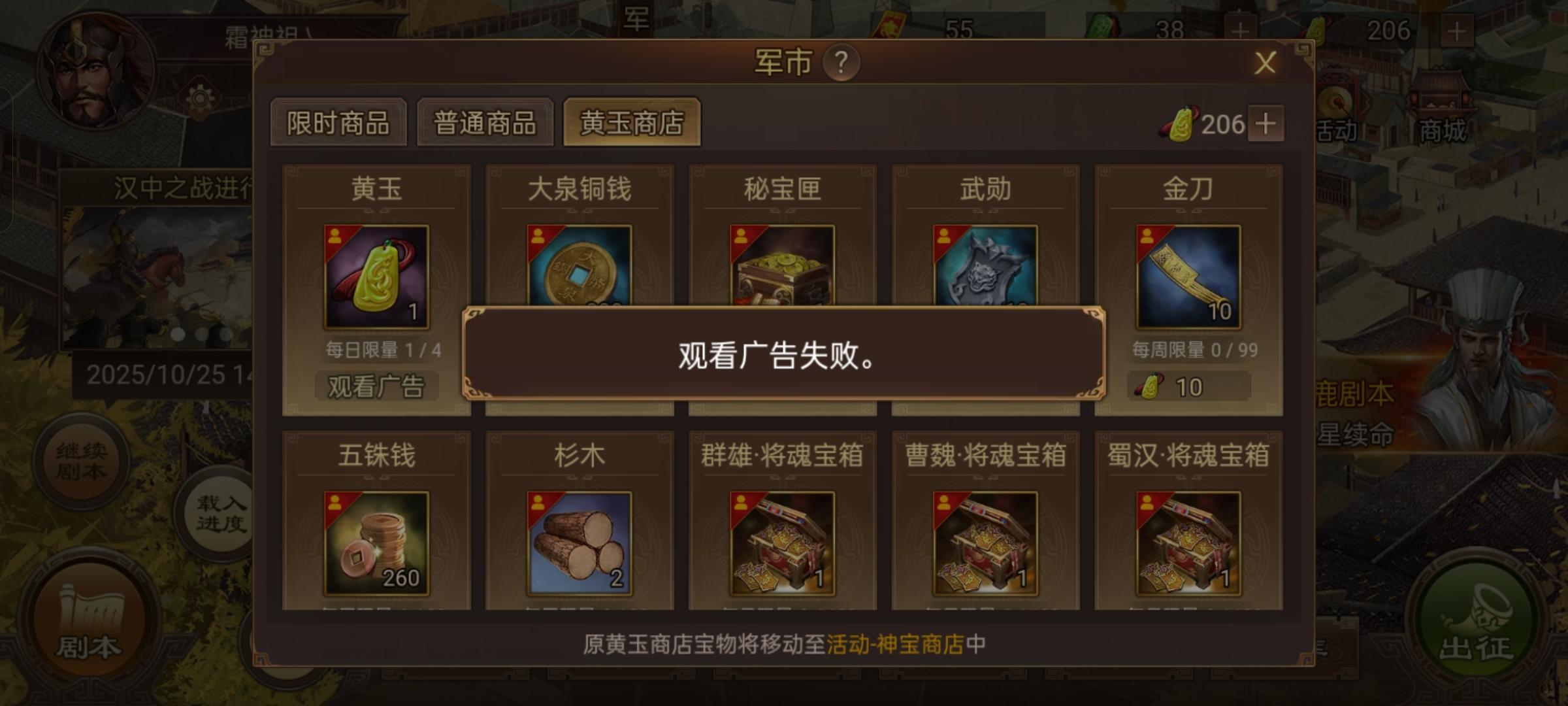Tap the plus next to 206 jade currency
This screenshot has height=706, width=1568.
pyautogui.click(x=1265, y=124)
